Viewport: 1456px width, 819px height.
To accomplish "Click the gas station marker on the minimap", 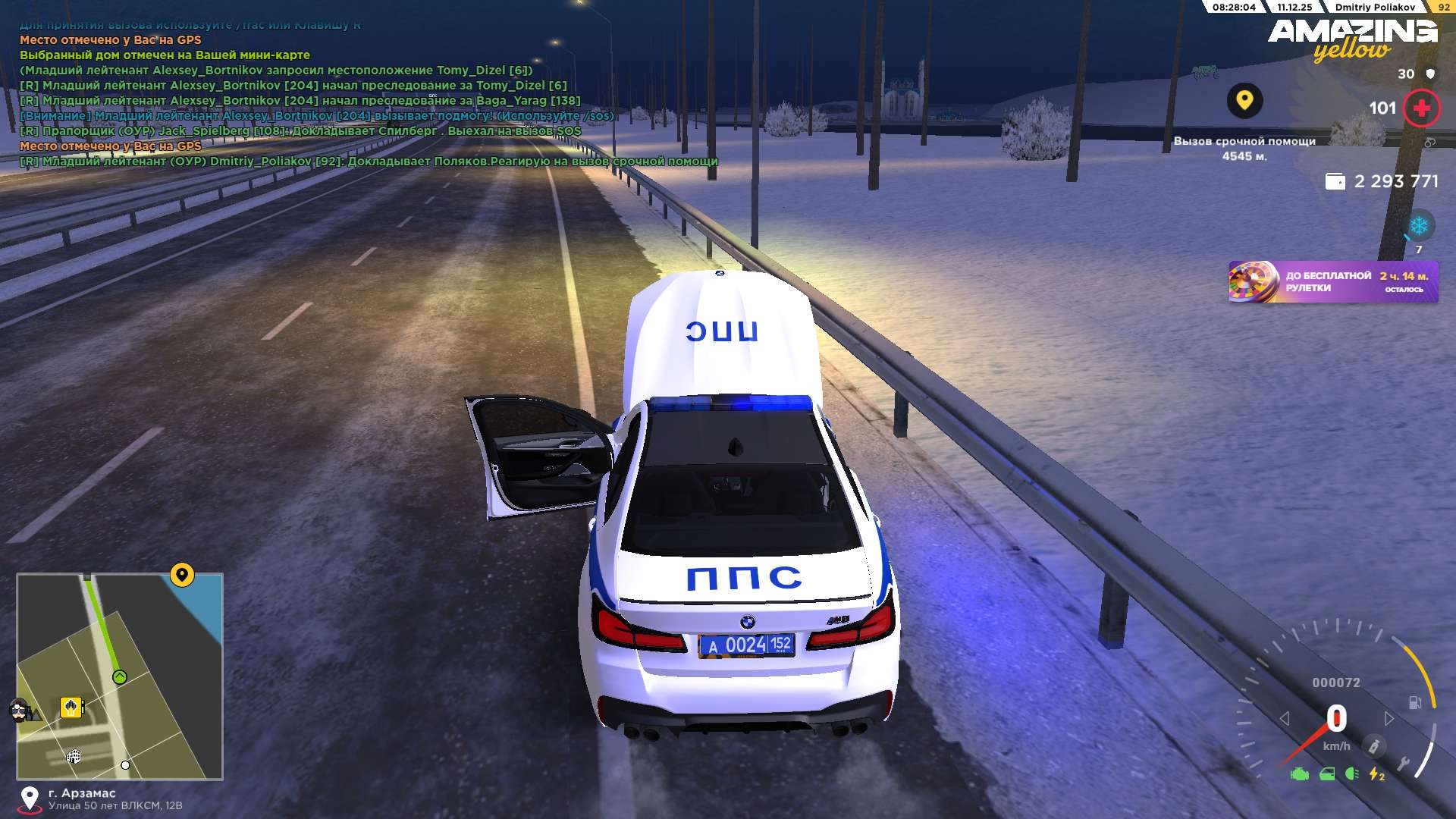I will coord(71,708).
